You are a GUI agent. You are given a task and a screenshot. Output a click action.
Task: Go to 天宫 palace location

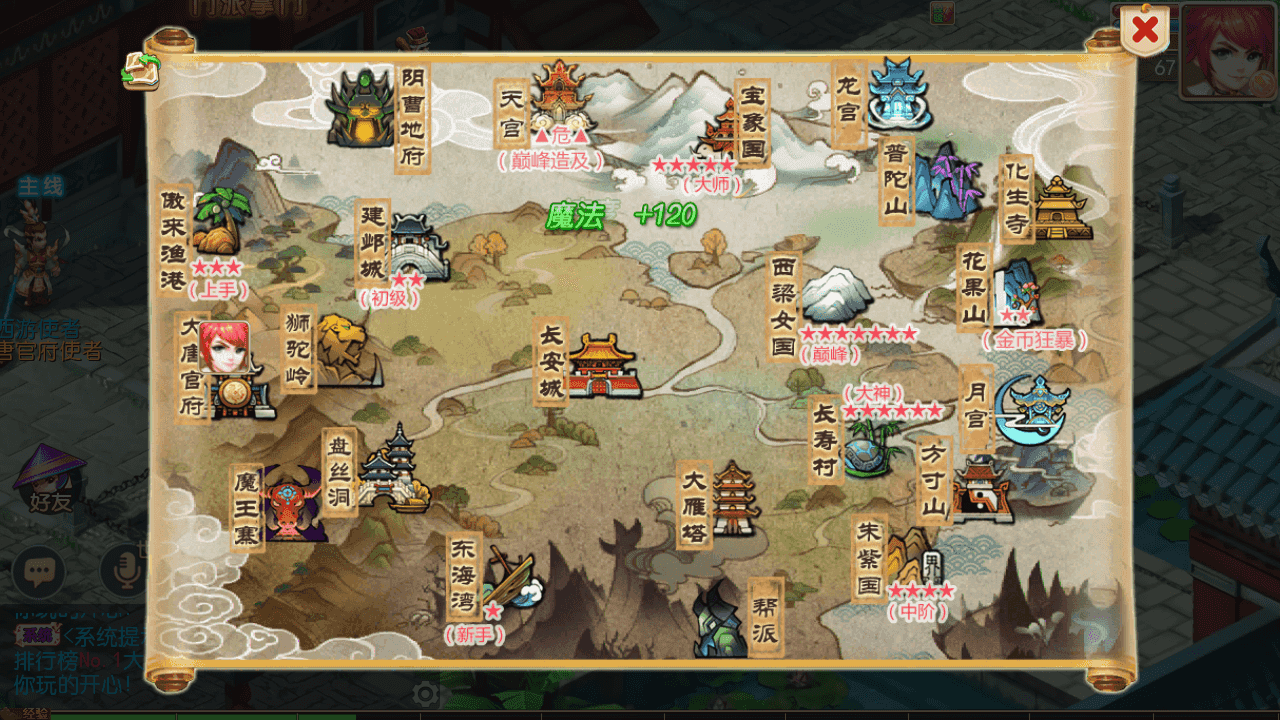(560, 98)
